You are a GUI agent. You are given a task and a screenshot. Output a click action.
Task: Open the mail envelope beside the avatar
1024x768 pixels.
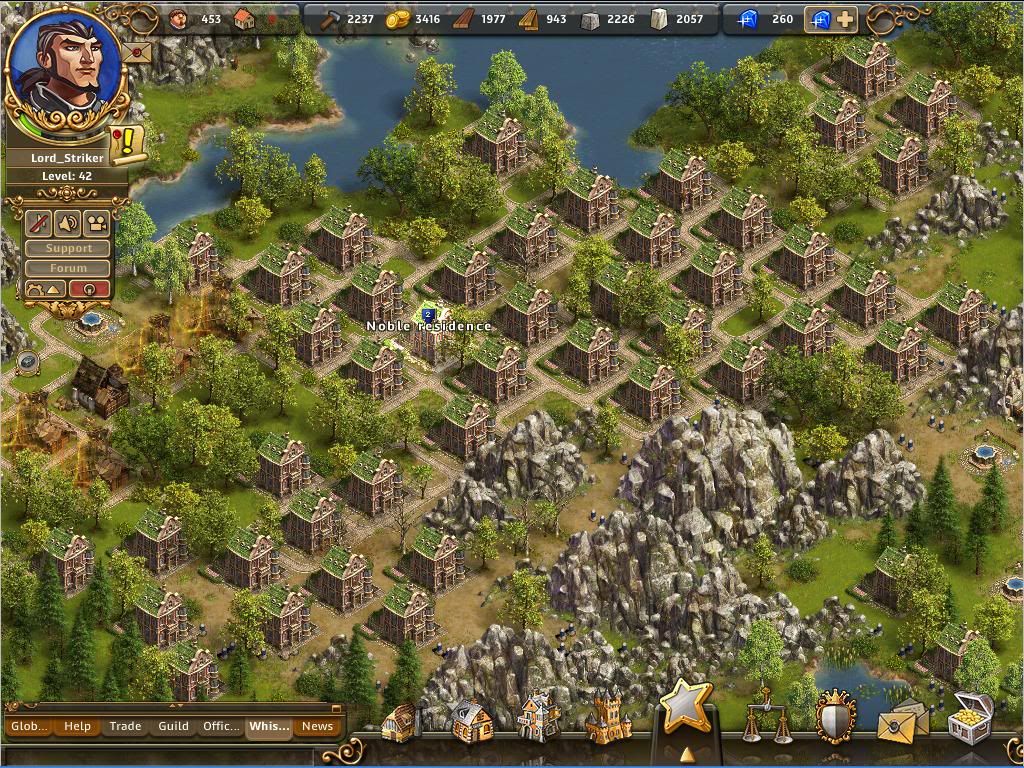(x=137, y=52)
